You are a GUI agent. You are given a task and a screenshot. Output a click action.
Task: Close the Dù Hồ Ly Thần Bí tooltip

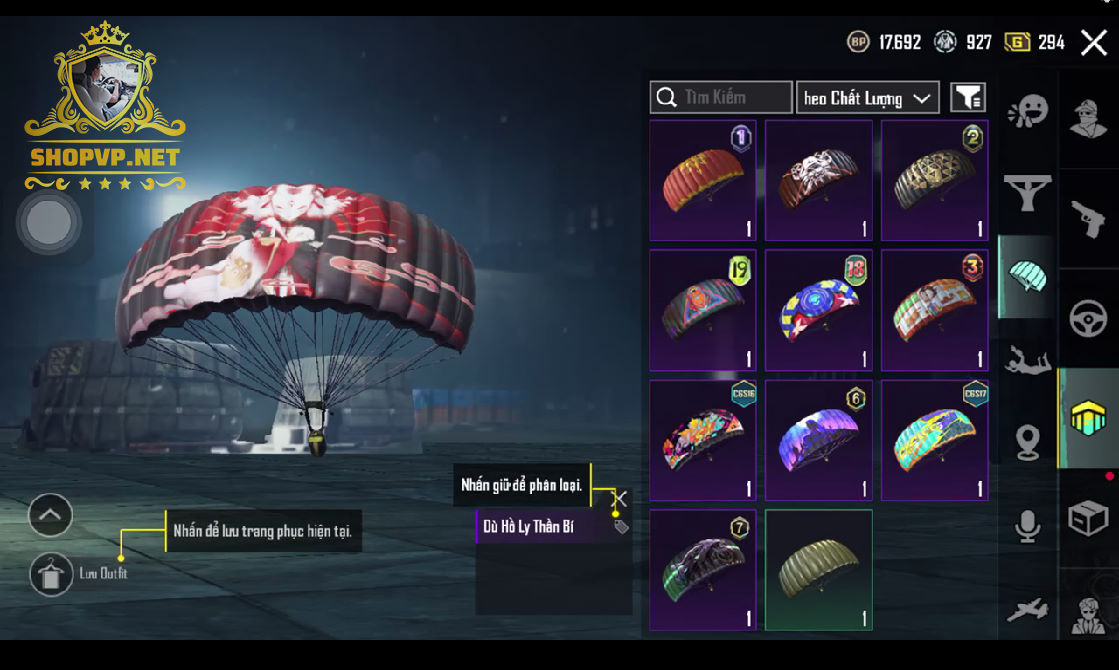click(x=620, y=497)
